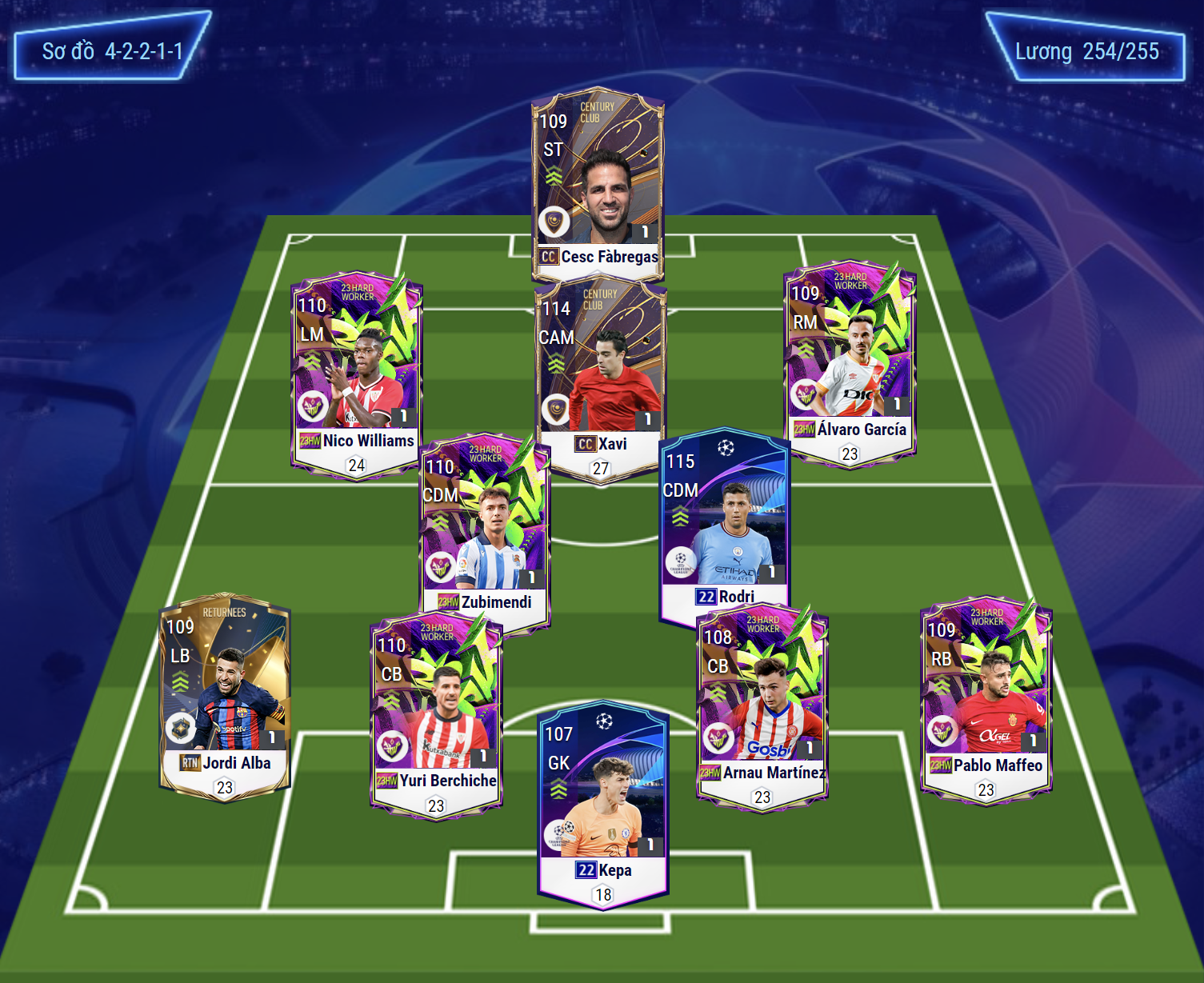Choose the Jordi Alba LB card

click(x=225, y=696)
